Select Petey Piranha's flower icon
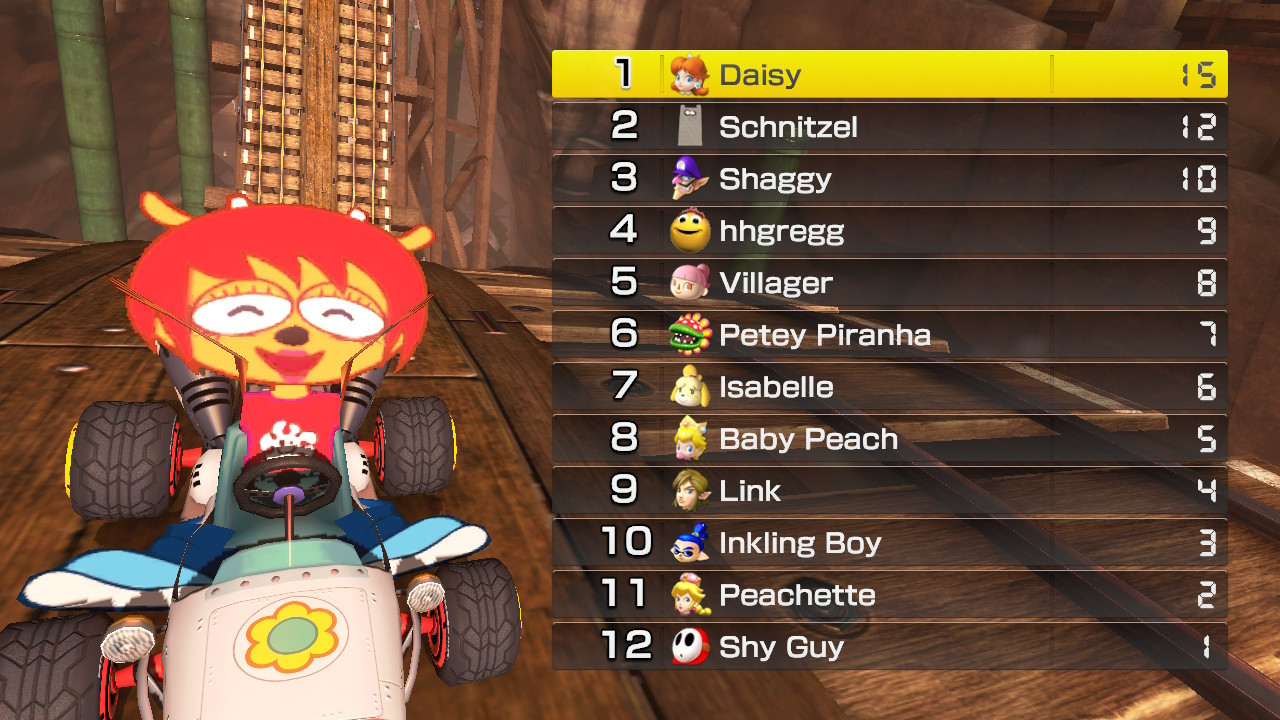 point(691,335)
